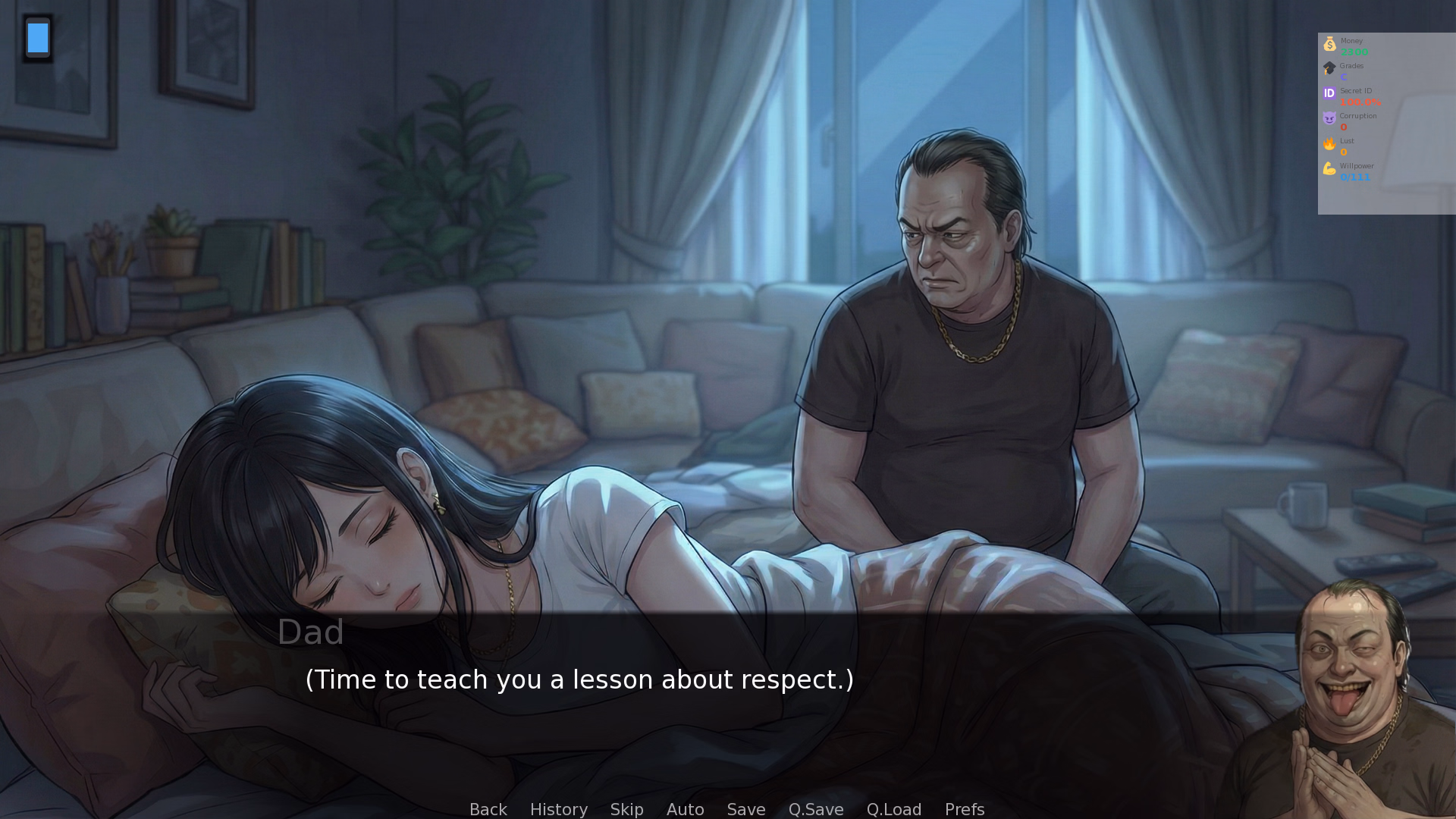This screenshot has height=819, width=1456.
Task: Open the Prefs menu
Action: point(964,809)
